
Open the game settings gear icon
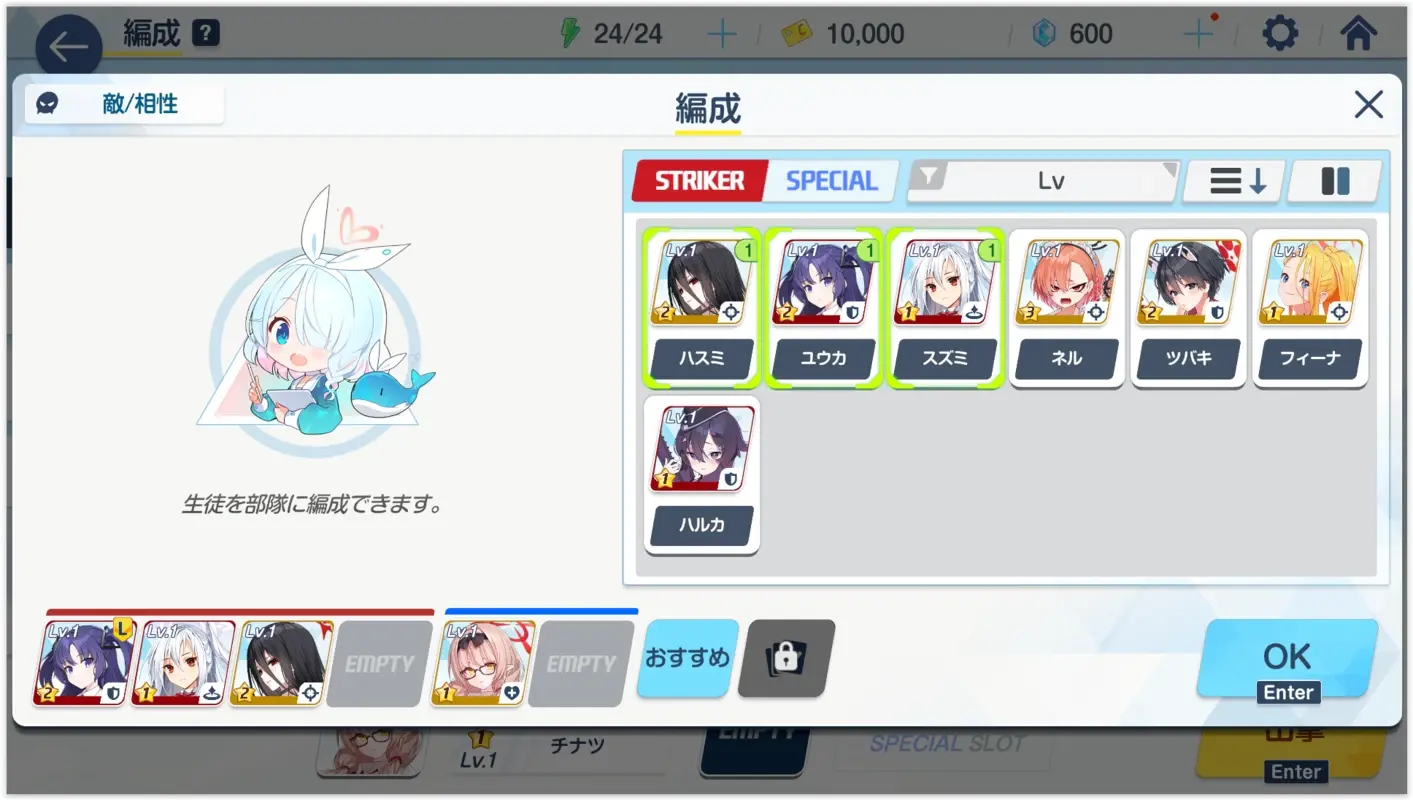1280,32
